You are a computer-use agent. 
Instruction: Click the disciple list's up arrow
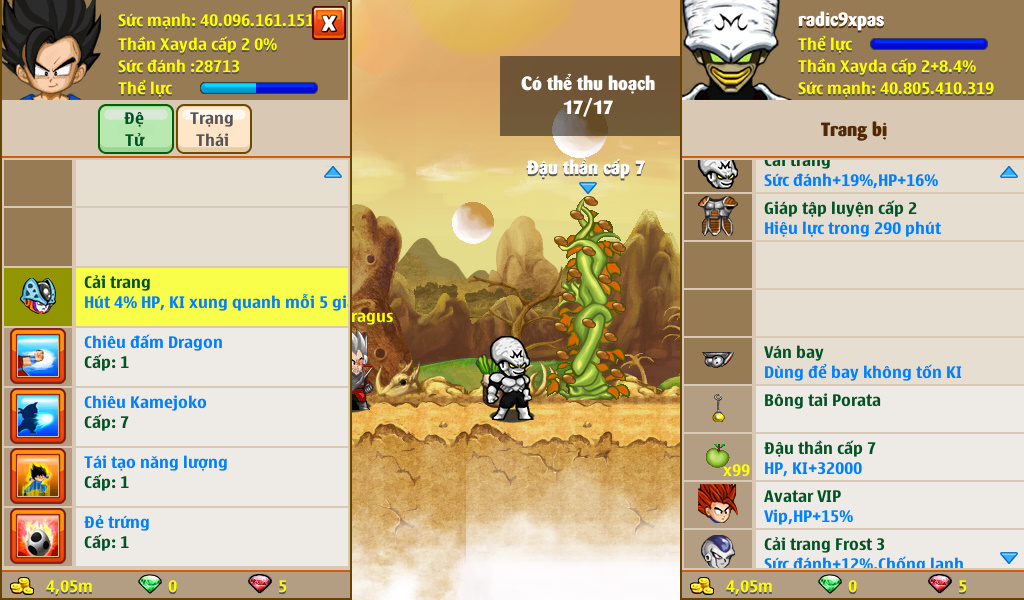click(333, 173)
